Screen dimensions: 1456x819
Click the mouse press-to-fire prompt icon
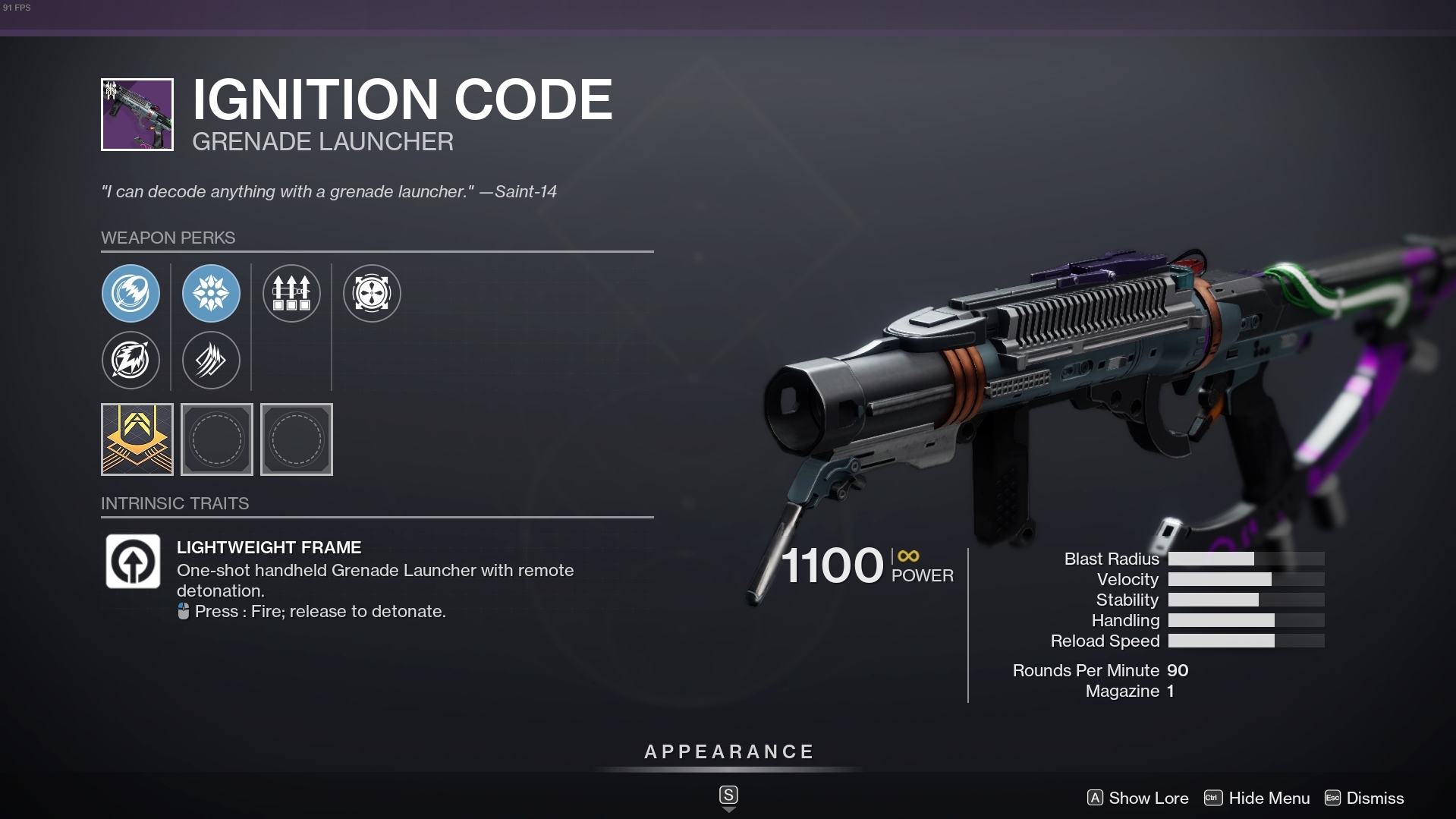coord(182,610)
